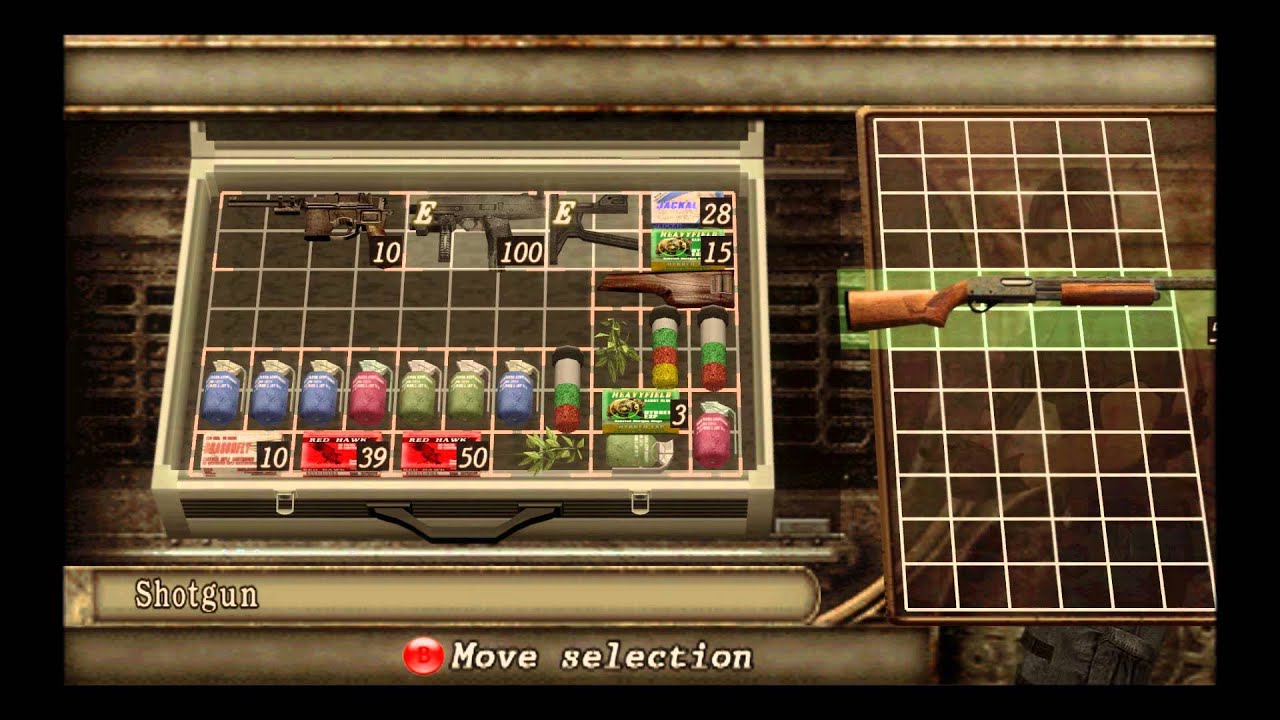Pick the wooden pistol stock

click(x=665, y=288)
